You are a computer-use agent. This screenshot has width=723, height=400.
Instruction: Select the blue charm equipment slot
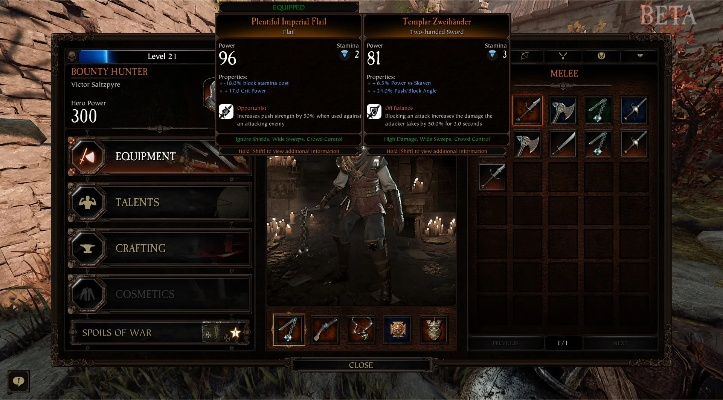tap(397, 329)
